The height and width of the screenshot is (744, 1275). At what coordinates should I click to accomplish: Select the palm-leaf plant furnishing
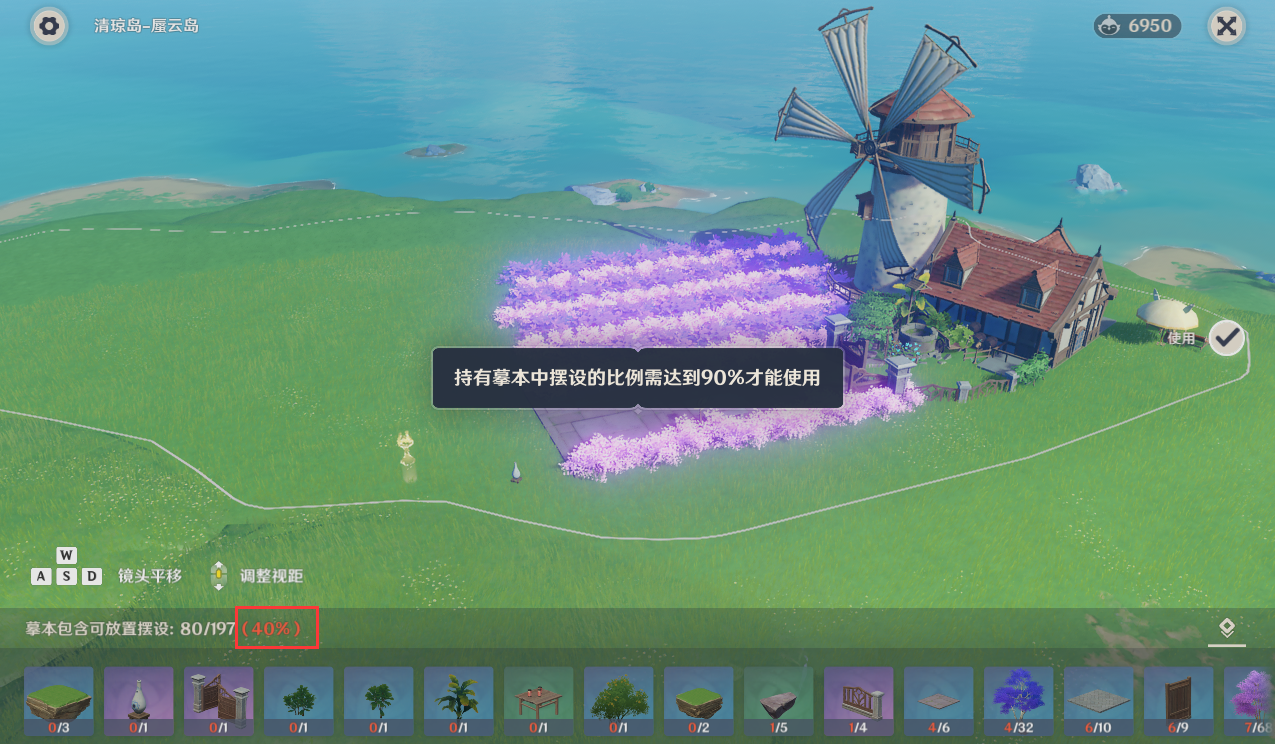click(x=459, y=702)
